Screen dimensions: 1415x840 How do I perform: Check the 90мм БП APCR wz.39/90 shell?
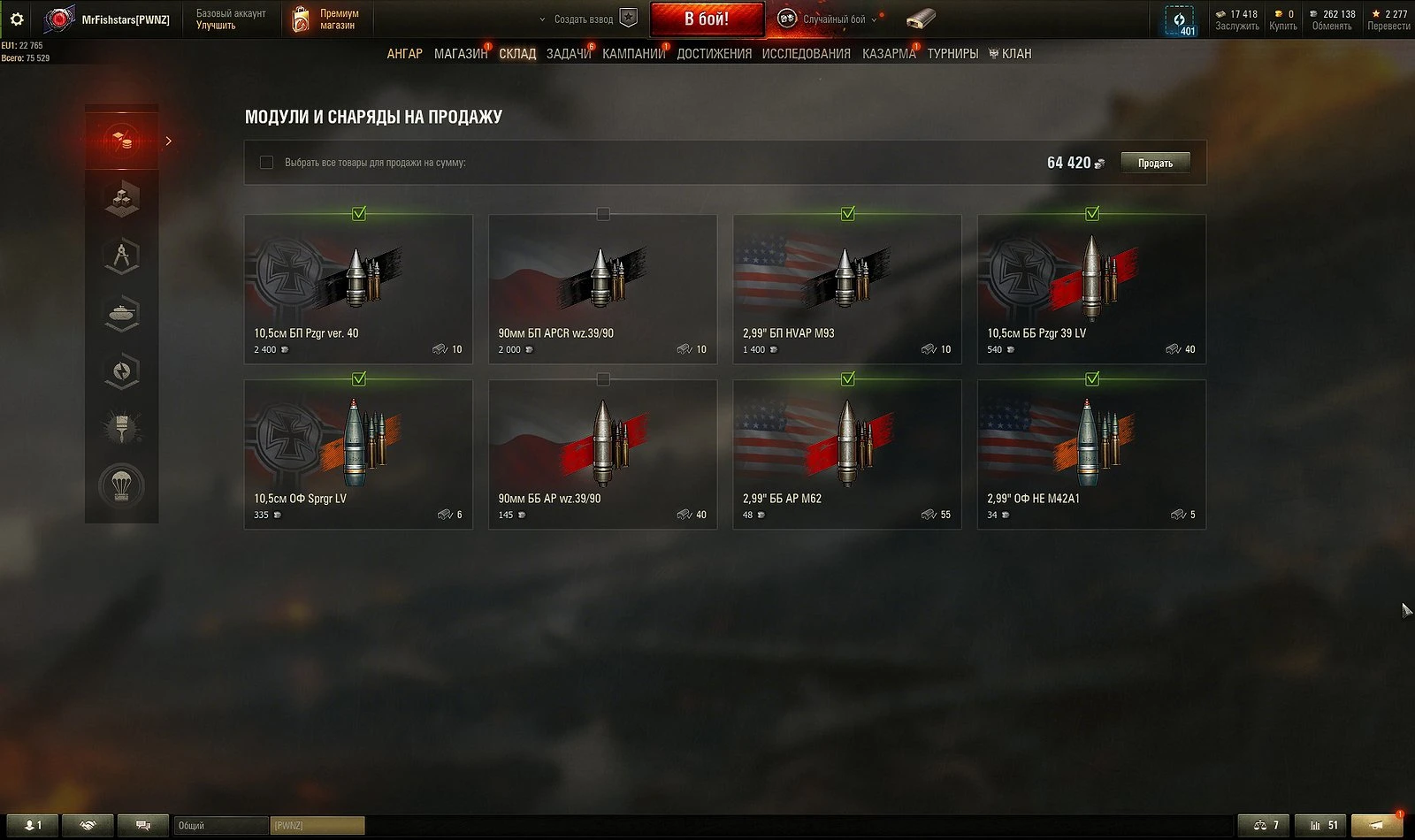602,213
